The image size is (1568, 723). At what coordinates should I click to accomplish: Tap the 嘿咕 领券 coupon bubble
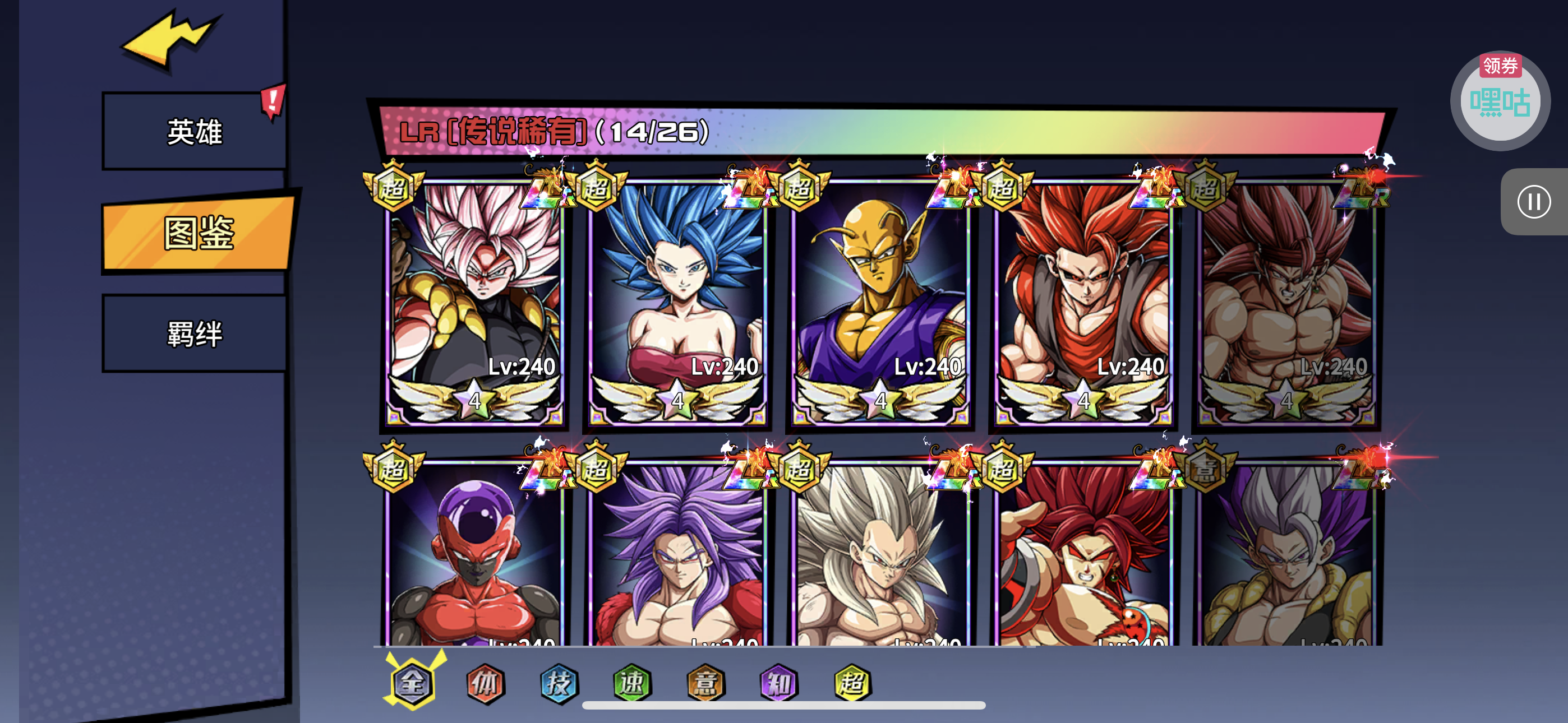click(x=1500, y=101)
